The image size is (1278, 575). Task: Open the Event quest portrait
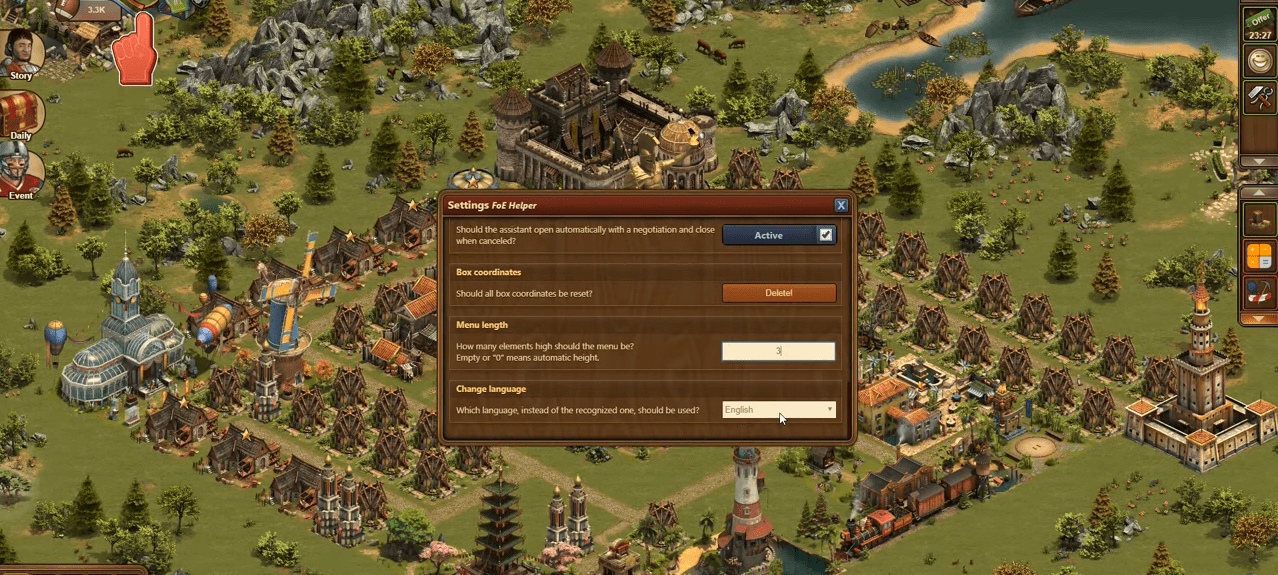[21, 170]
